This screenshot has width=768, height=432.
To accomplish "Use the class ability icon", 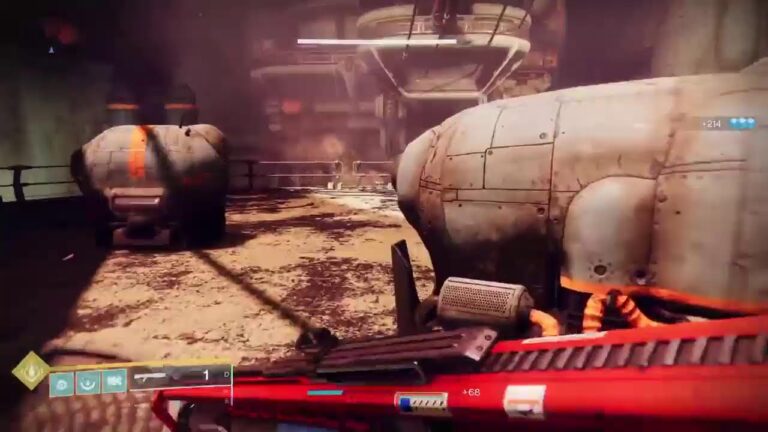I will (x=115, y=381).
